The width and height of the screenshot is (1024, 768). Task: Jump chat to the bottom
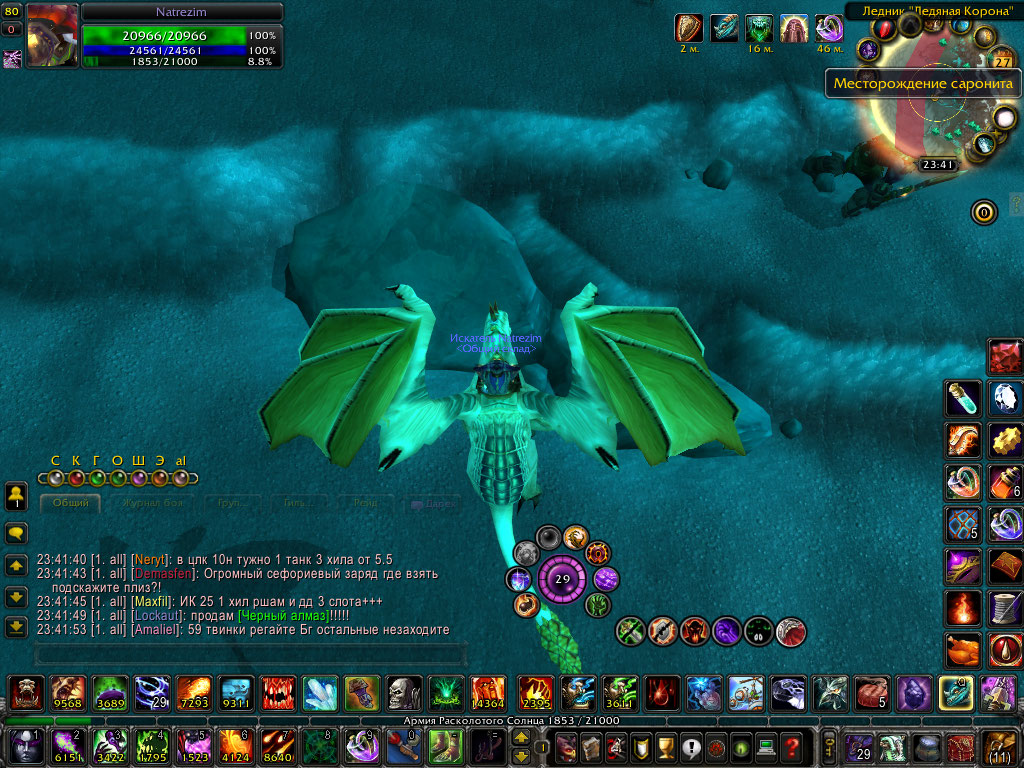(16, 627)
